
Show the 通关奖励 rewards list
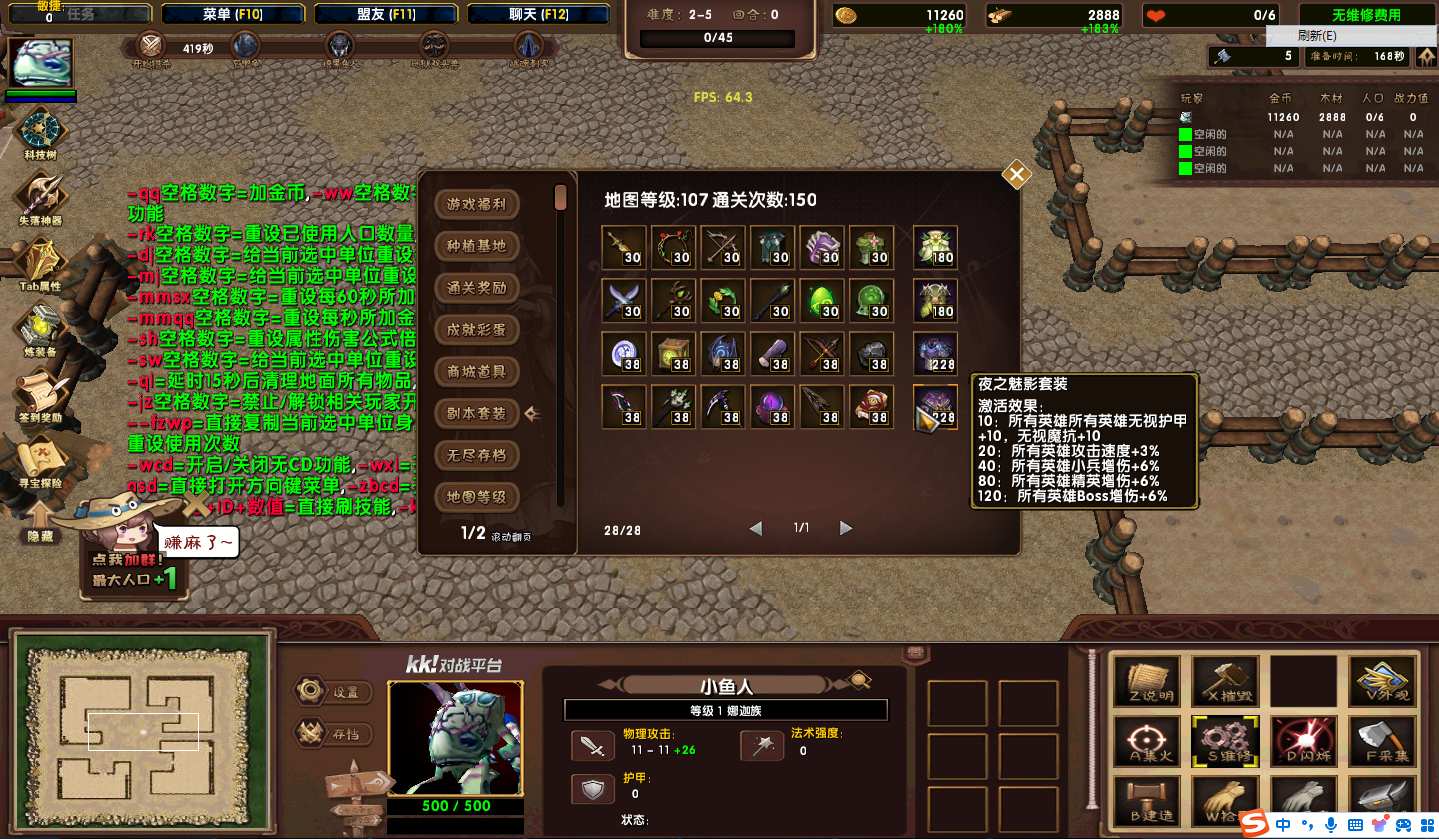tap(477, 288)
